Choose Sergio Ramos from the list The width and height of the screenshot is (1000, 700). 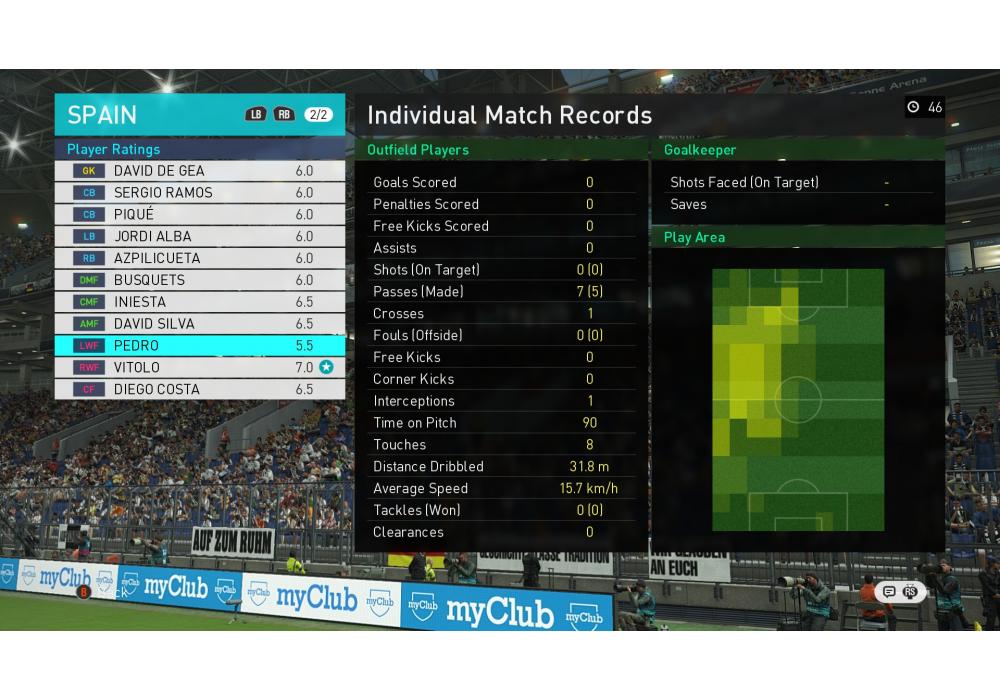point(200,193)
